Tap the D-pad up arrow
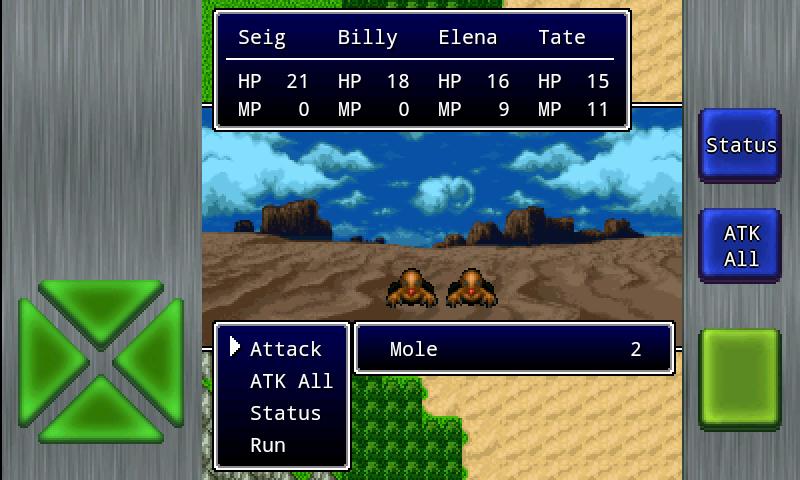The height and width of the screenshot is (480, 800). pos(101,307)
